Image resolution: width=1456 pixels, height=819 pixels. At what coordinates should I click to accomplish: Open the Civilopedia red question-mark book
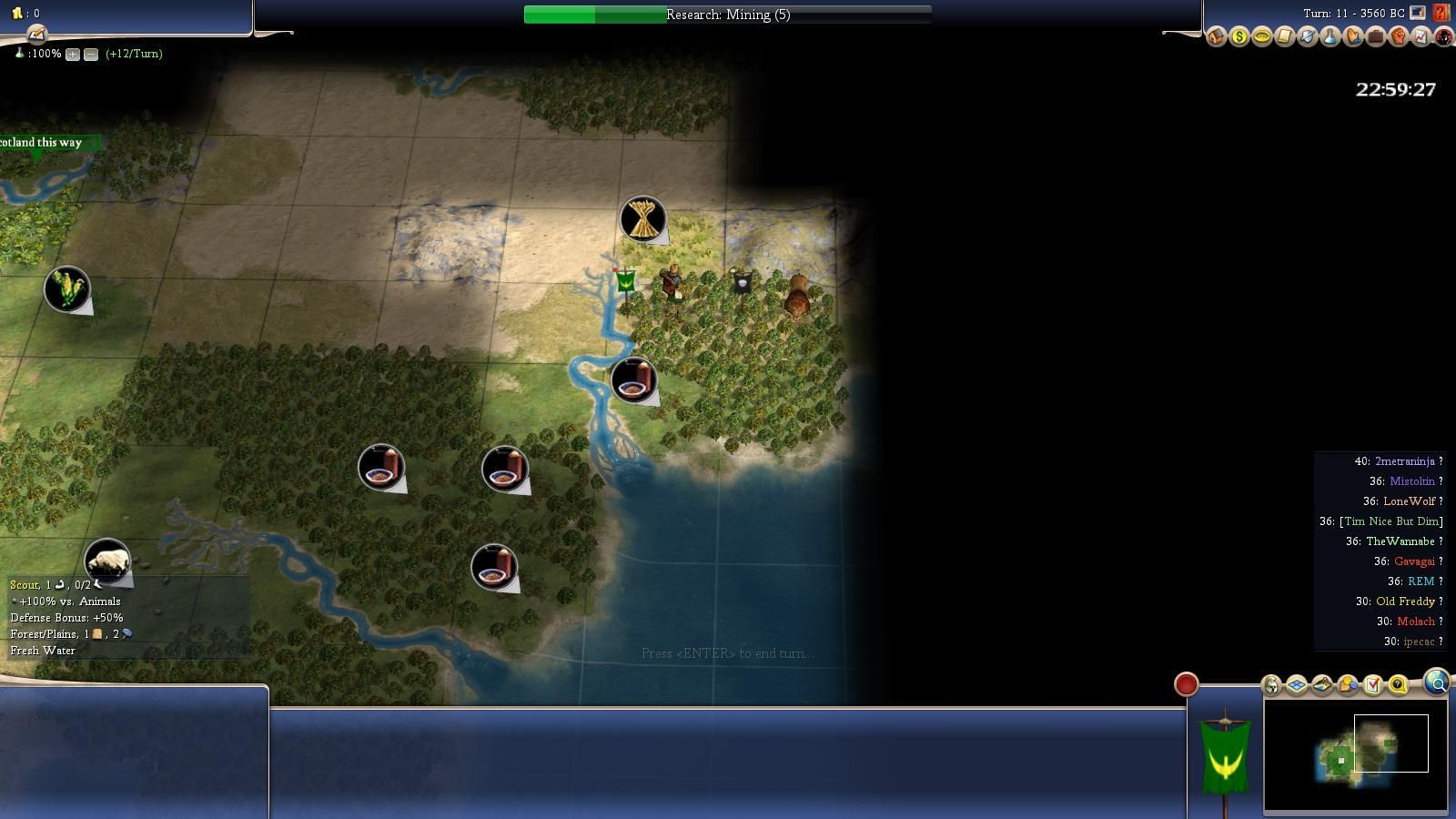click(x=1441, y=13)
